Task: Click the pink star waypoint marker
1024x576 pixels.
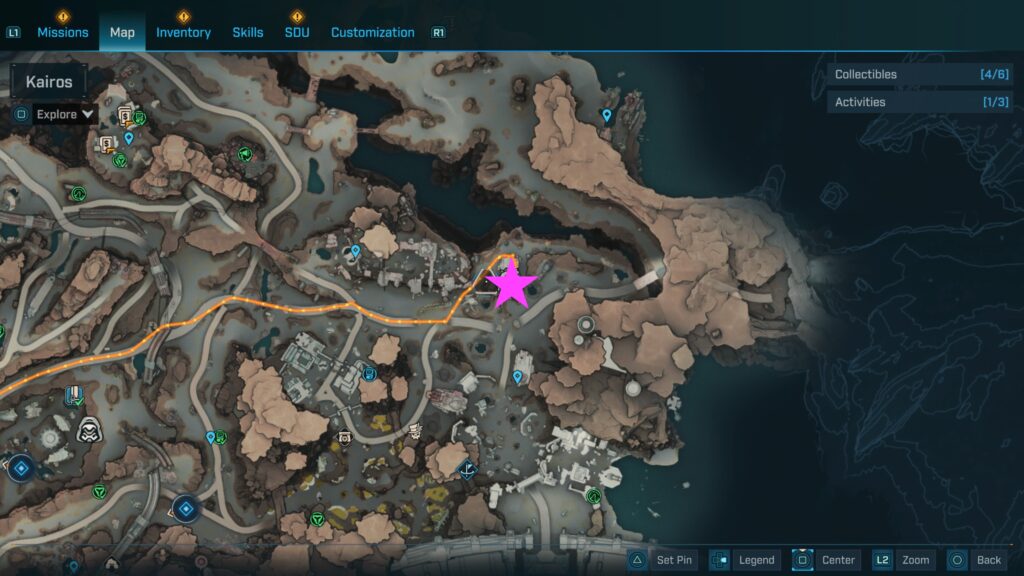Action: coord(512,284)
